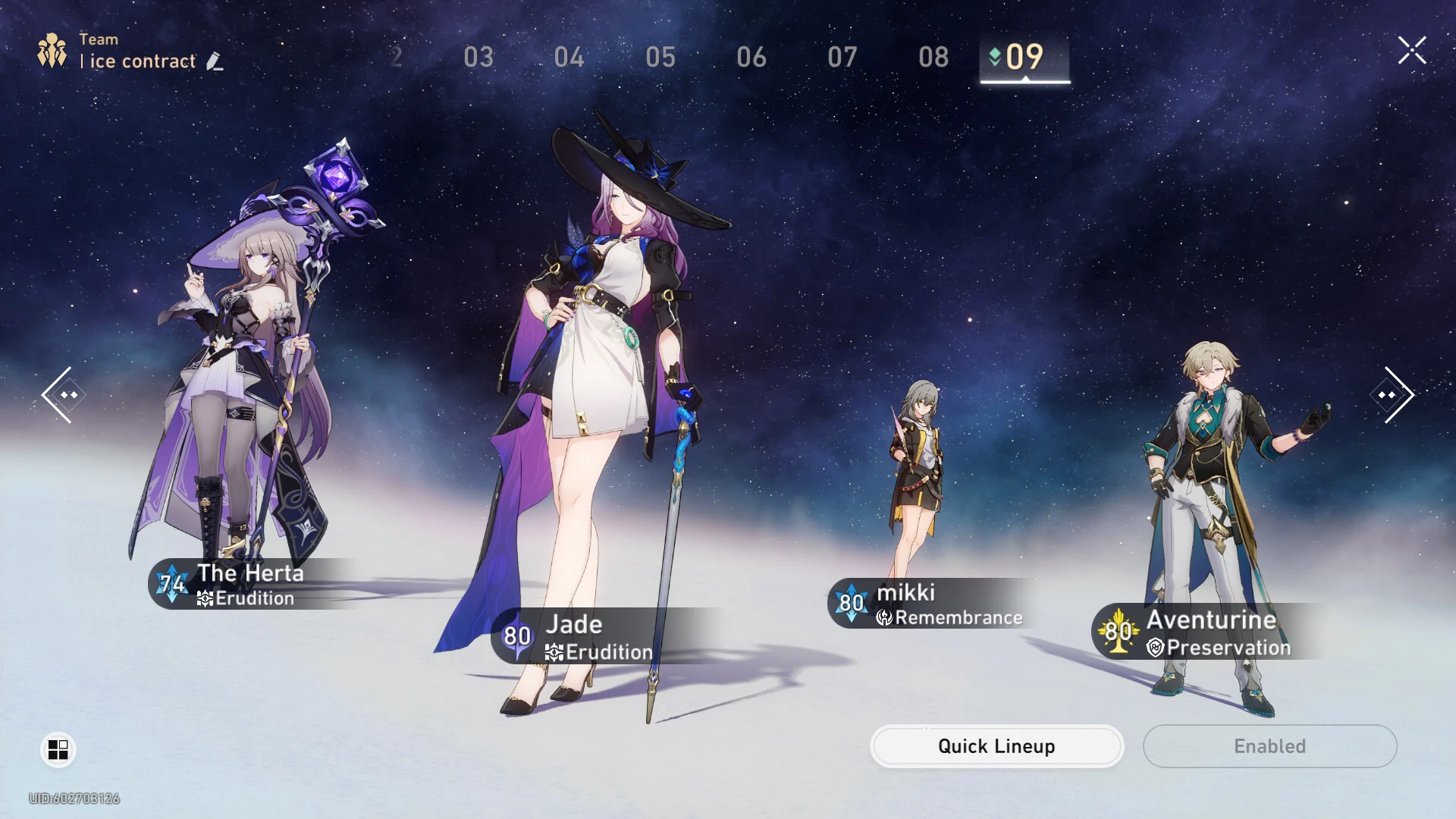Open the grid layout icon bottom-left
This screenshot has height=819, width=1456.
[57, 749]
